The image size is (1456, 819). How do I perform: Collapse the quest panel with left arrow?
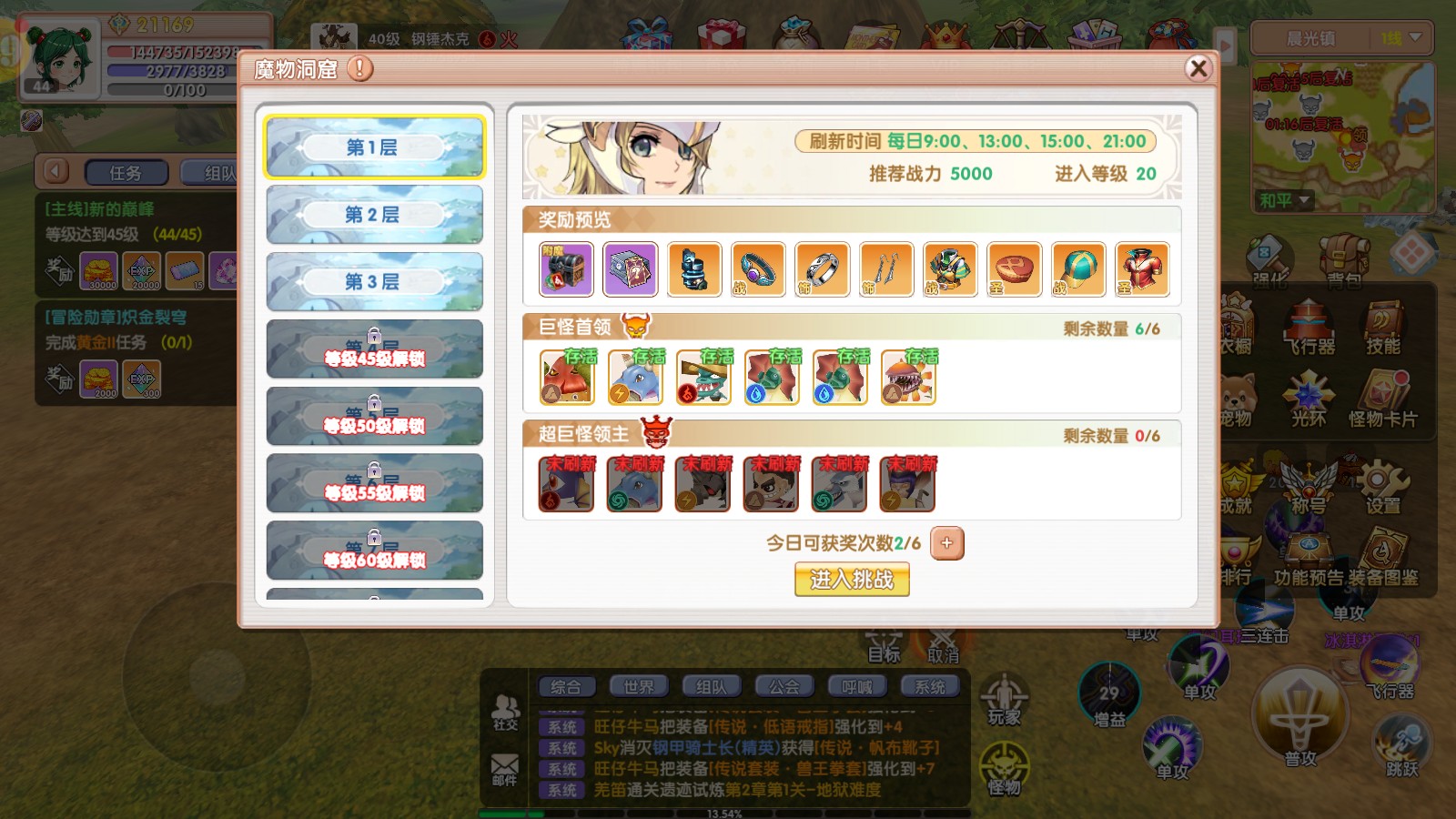[x=56, y=171]
